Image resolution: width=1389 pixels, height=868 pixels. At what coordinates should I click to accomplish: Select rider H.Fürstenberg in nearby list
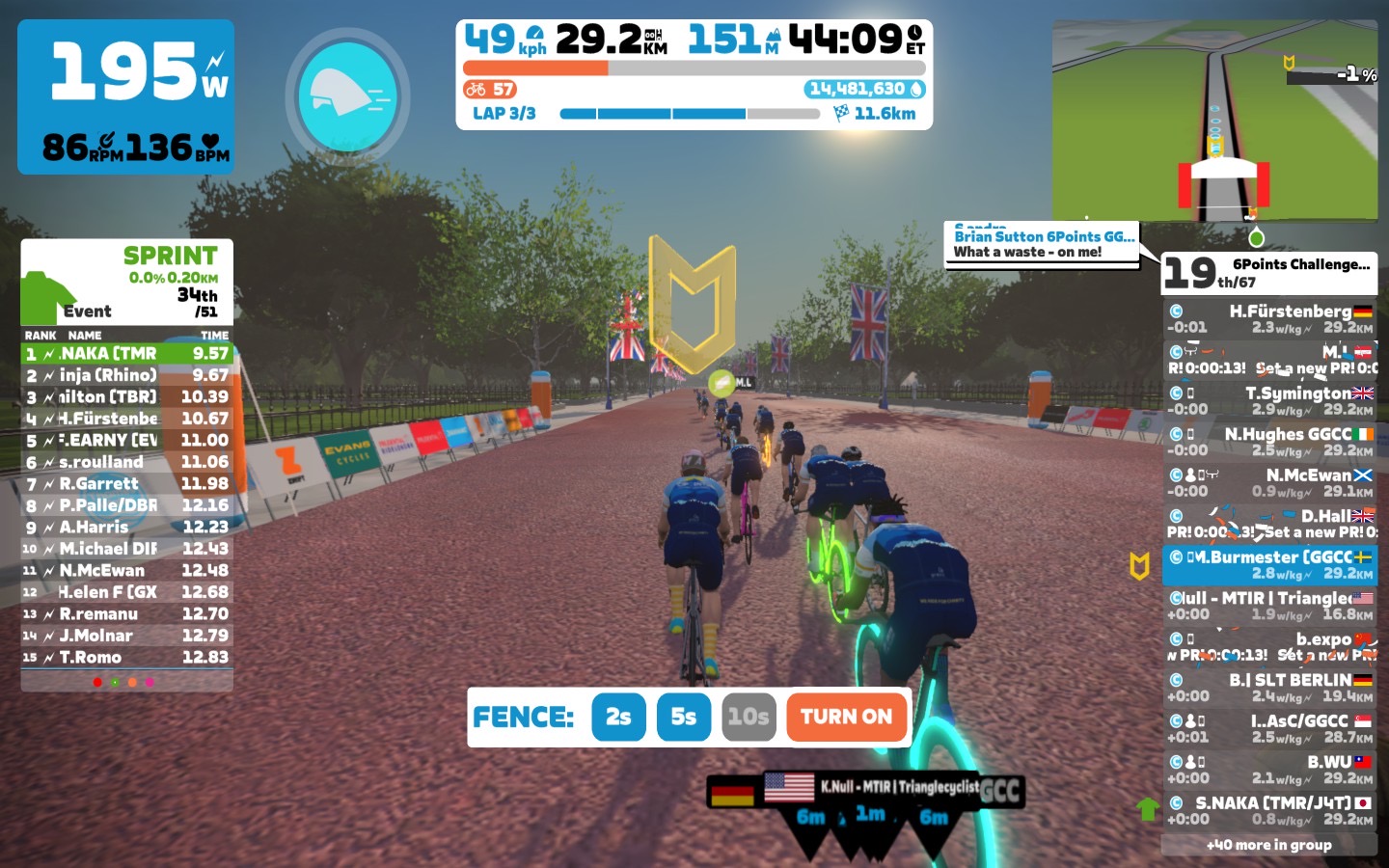tap(1268, 319)
